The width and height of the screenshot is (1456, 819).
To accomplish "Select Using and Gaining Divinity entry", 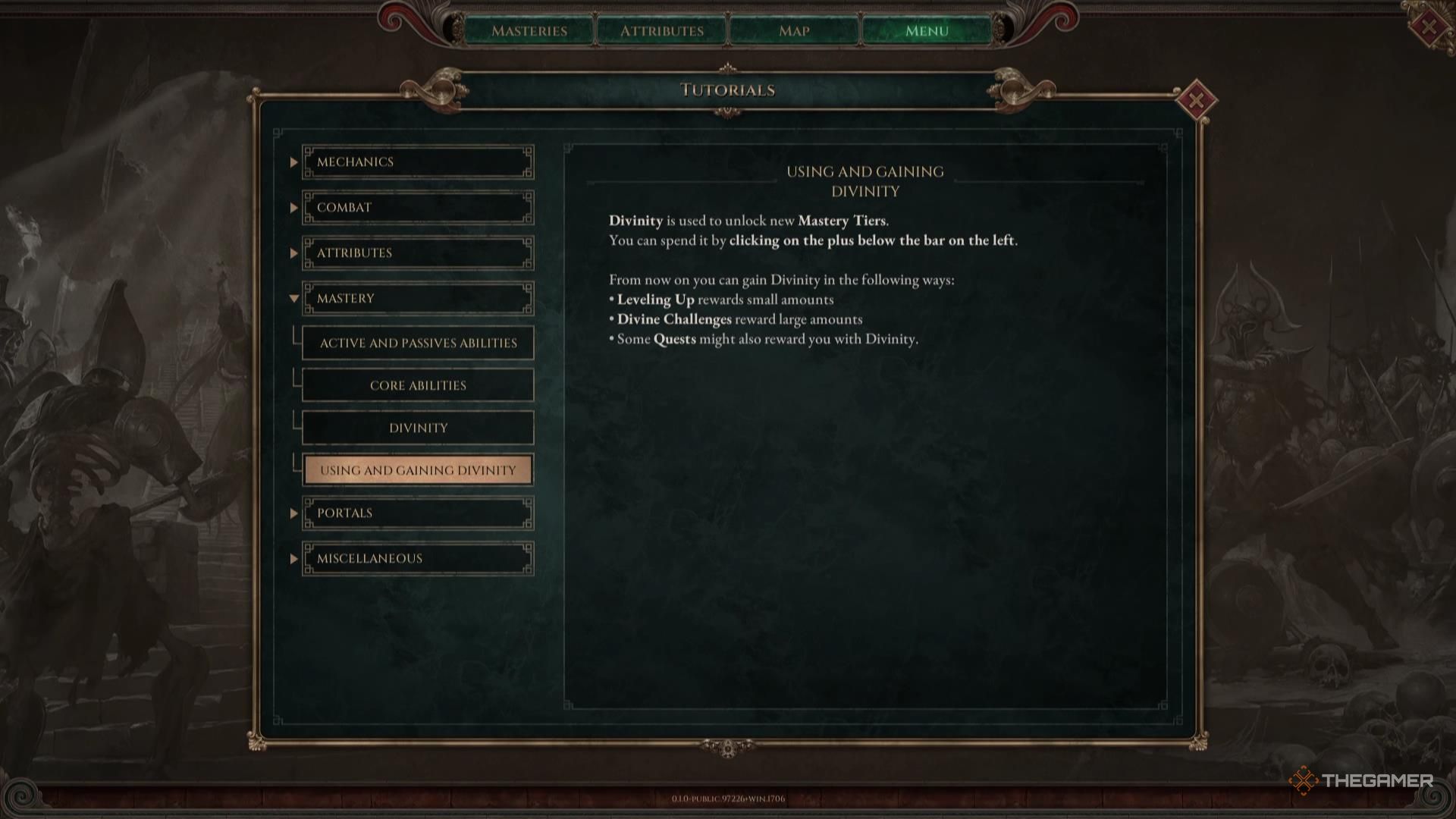I will [418, 469].
